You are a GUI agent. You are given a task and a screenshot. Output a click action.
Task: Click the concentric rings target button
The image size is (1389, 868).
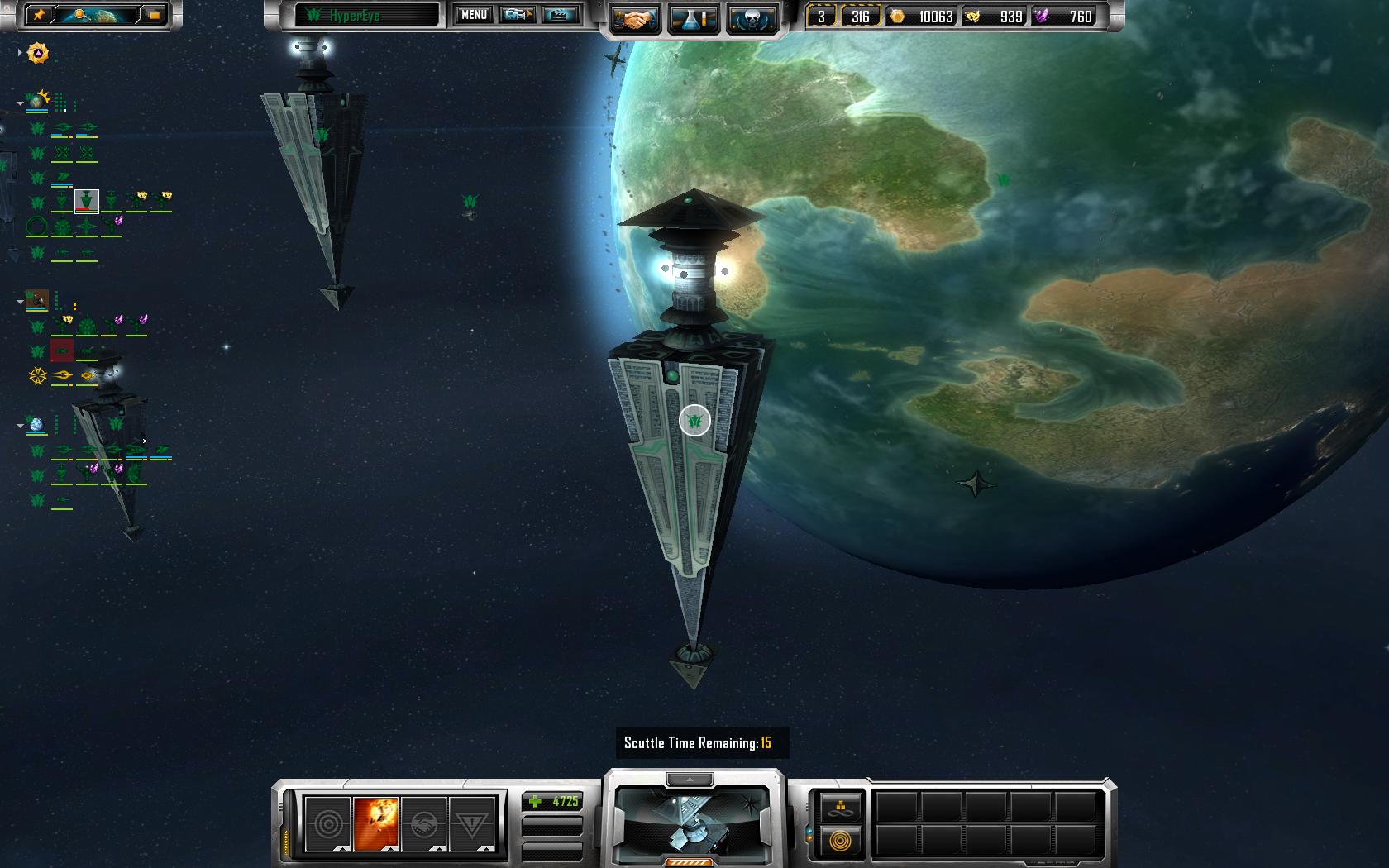[x=327, y=823]
